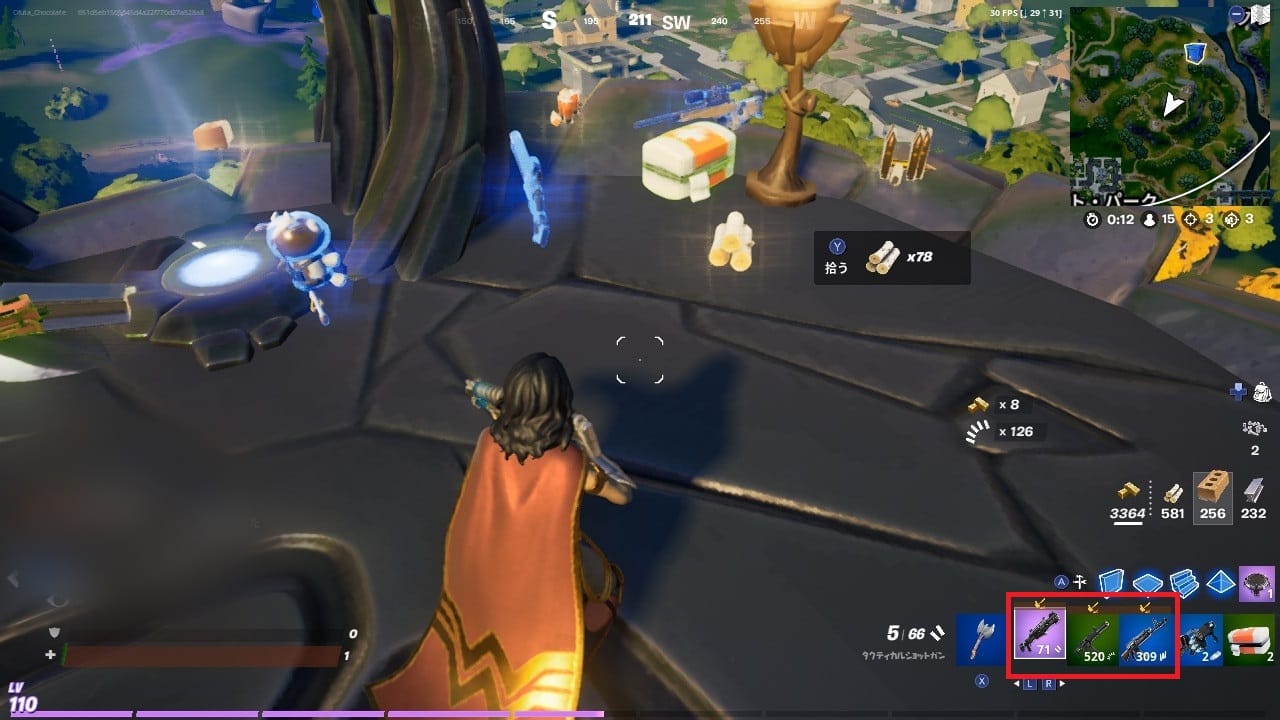
Task: Select the stairs building piece
Action: (x=1184, y=582)
